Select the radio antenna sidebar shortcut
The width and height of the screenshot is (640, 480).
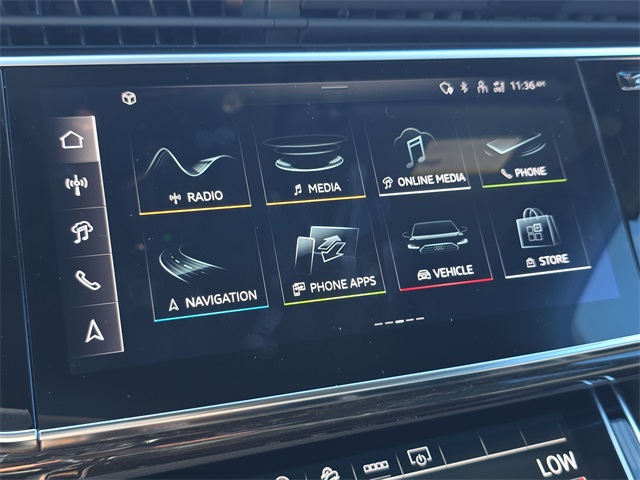pyautogui.click(x=77, y=184)
